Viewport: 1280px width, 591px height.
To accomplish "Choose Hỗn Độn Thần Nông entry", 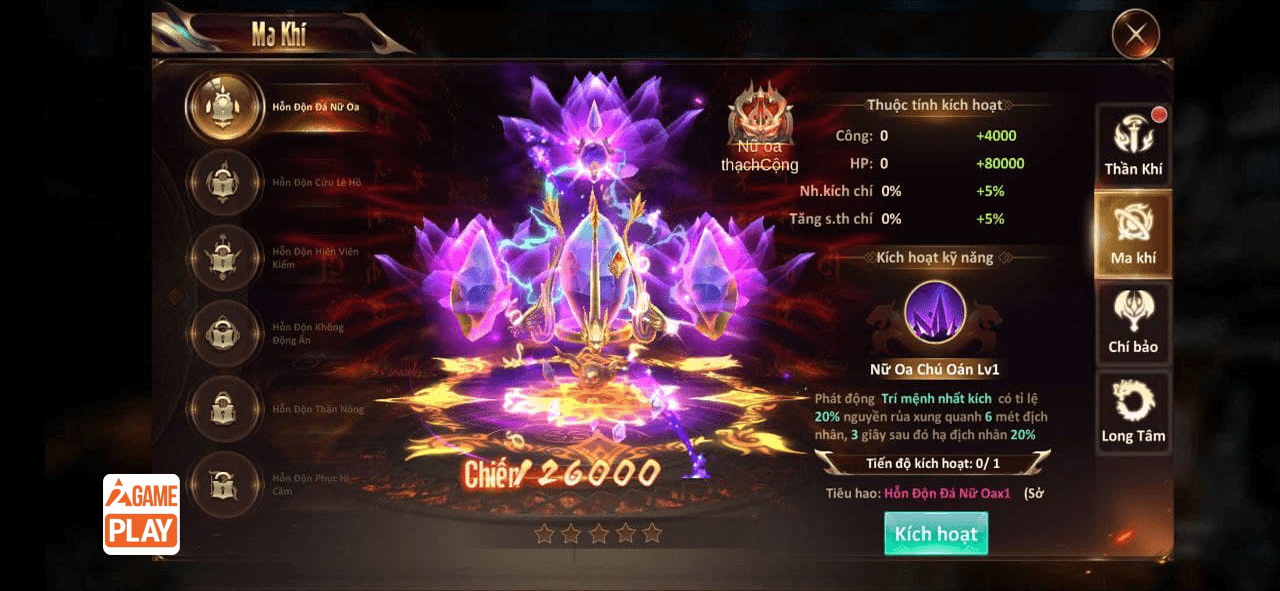I will (224, 409).
